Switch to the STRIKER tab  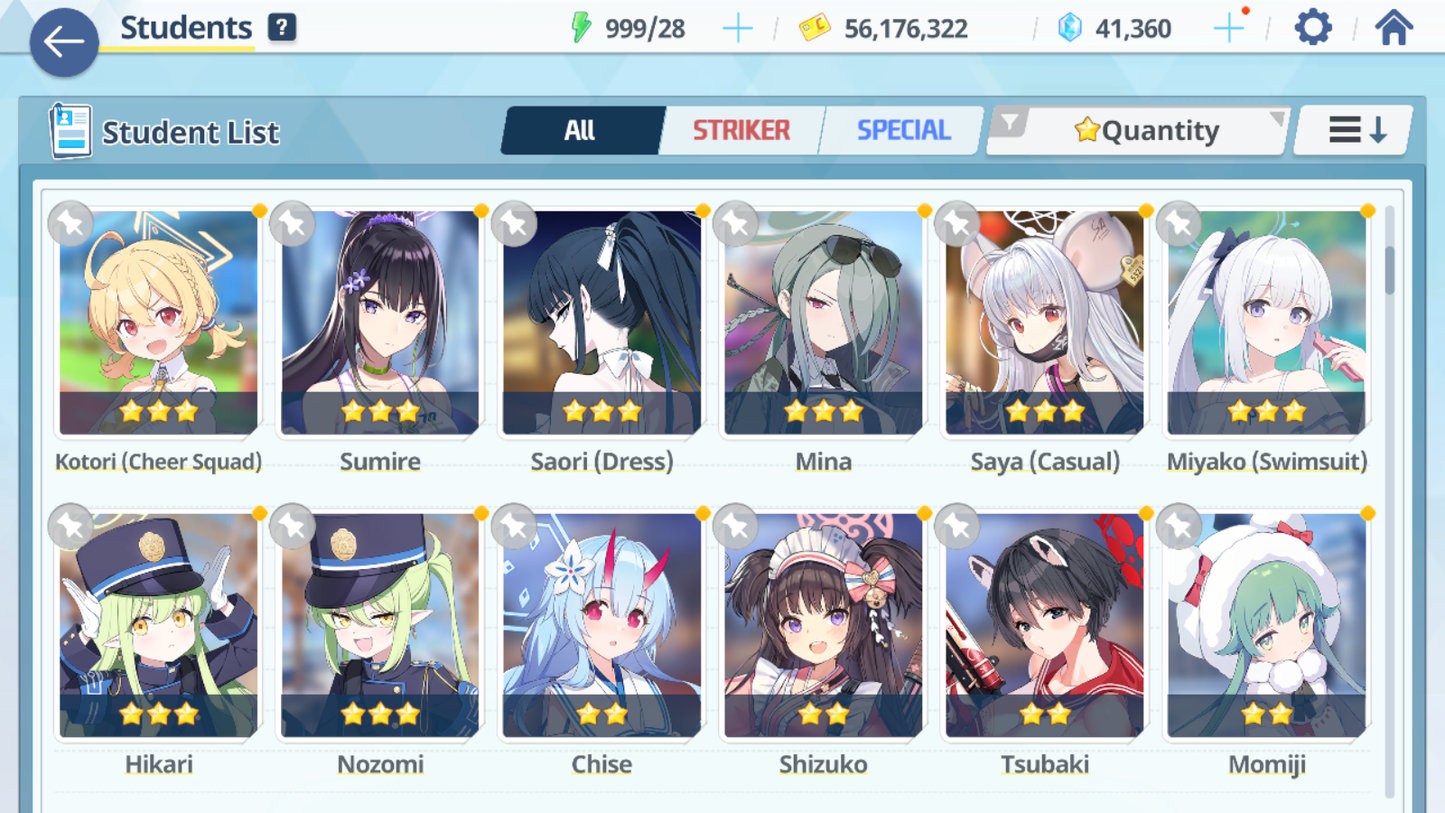pyautogui.click(x=741, y=130)
